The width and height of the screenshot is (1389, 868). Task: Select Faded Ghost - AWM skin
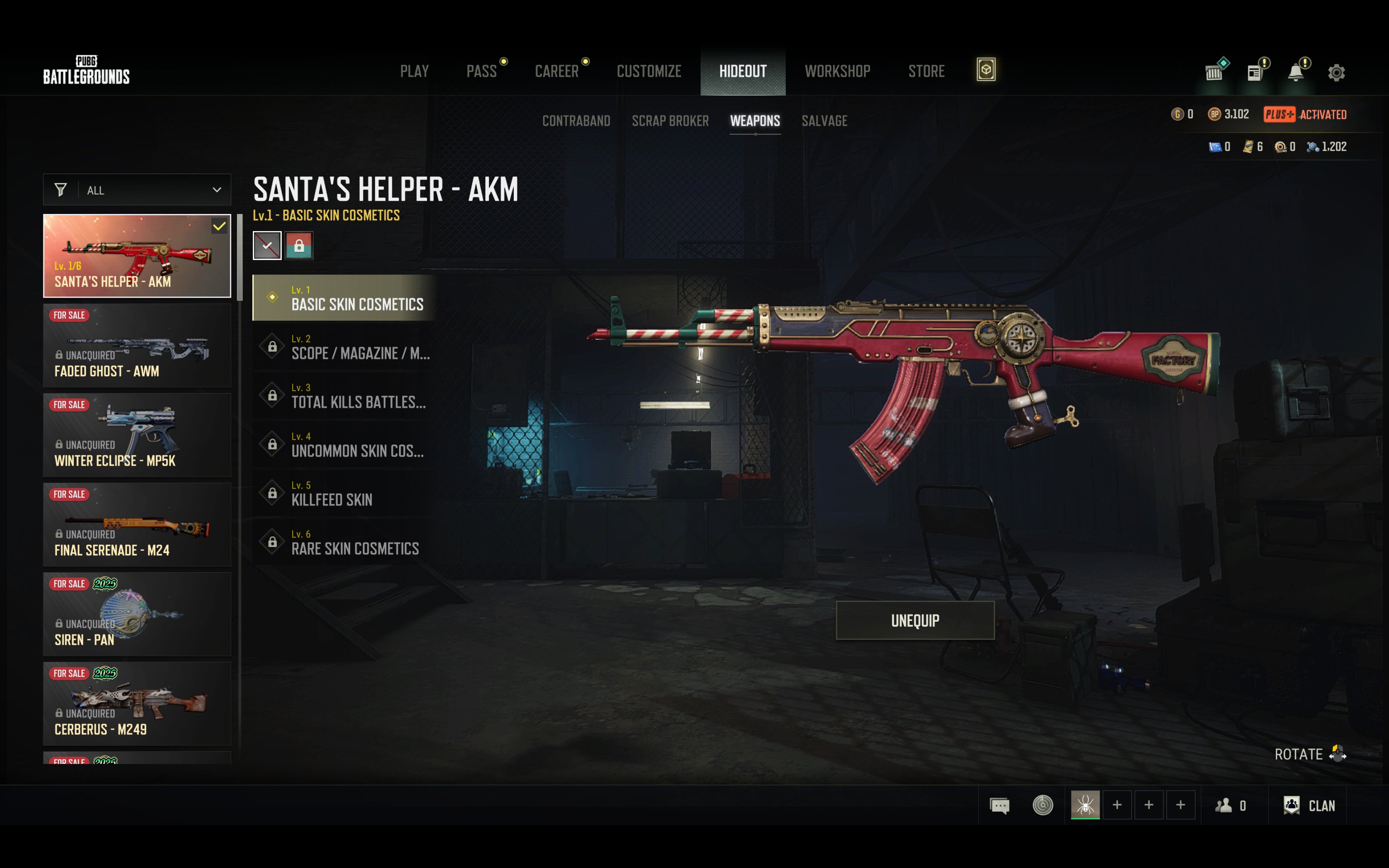click(137, 346)
